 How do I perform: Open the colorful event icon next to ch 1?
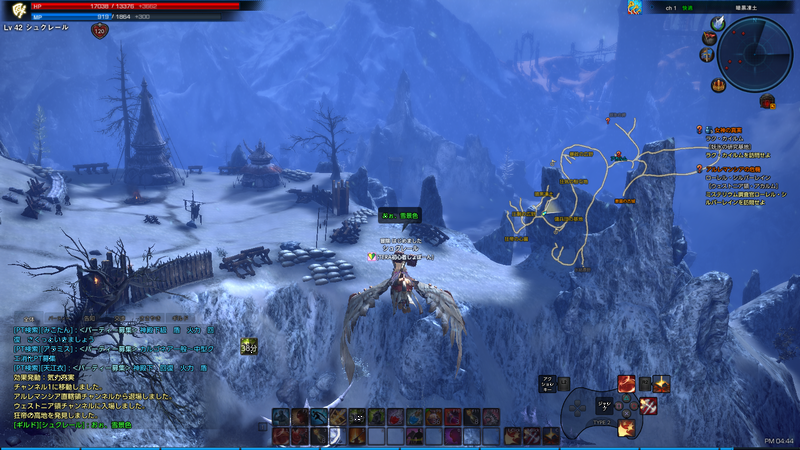pyautogui.click(x=634, y=7)
